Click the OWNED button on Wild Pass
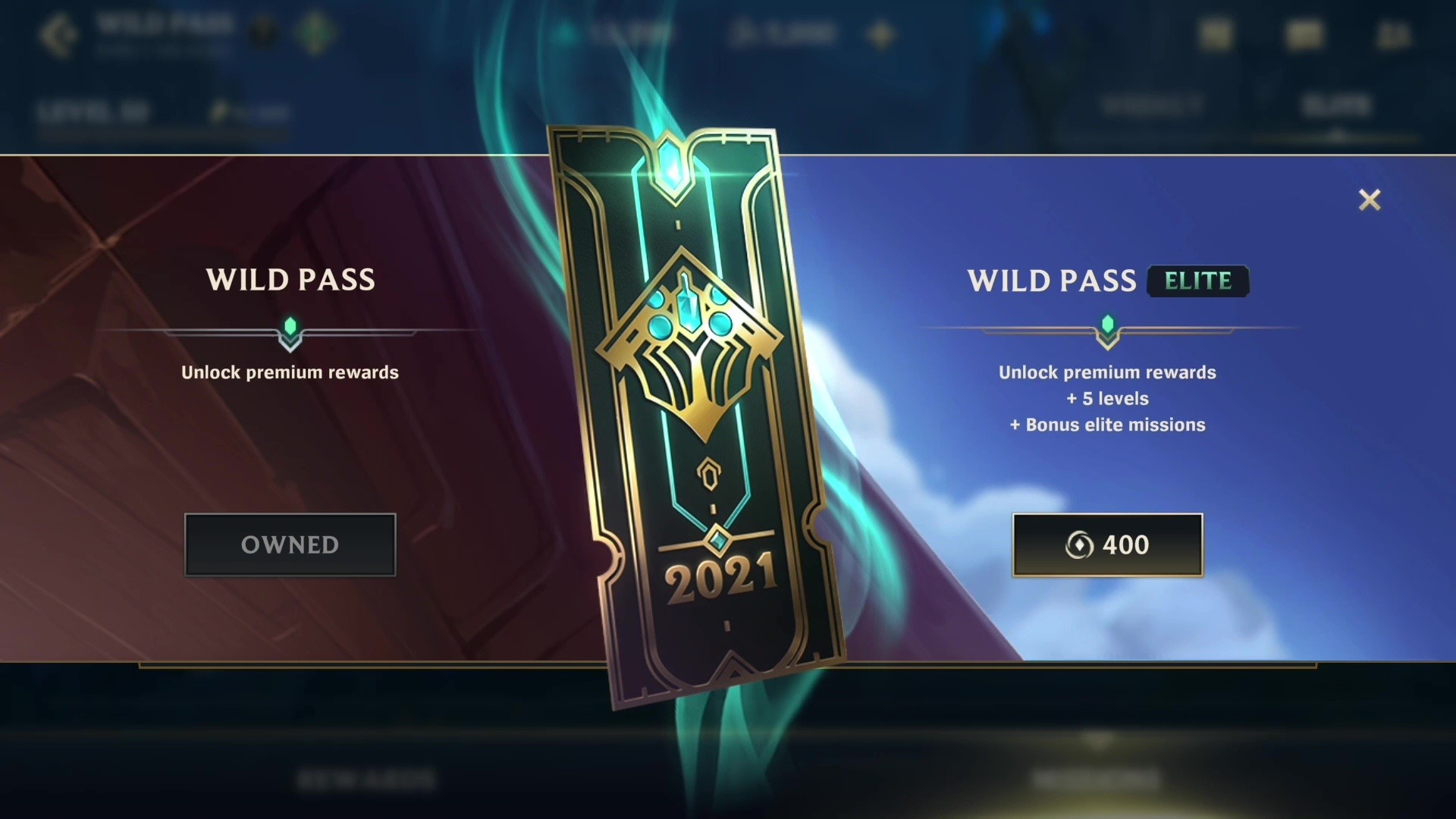 click(290, 544)
